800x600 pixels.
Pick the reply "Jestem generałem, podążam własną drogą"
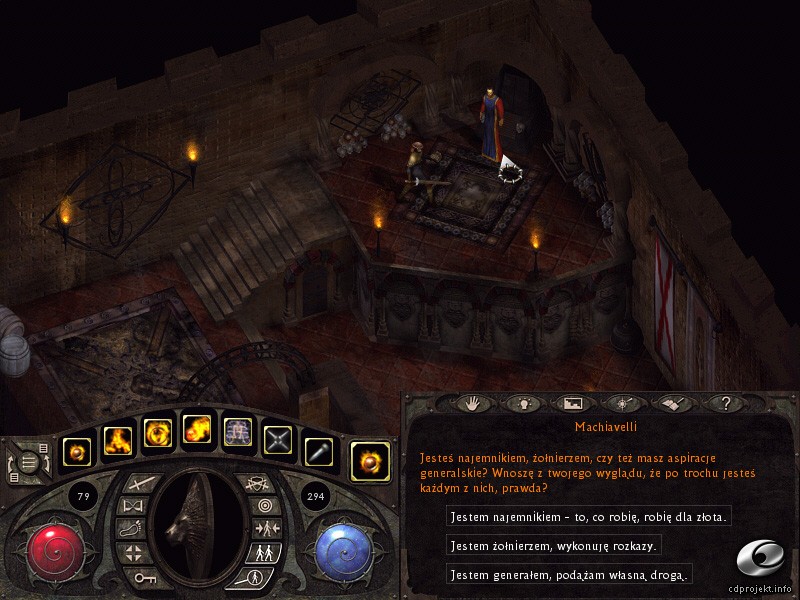pyautogui.click(x=569, y=575)
